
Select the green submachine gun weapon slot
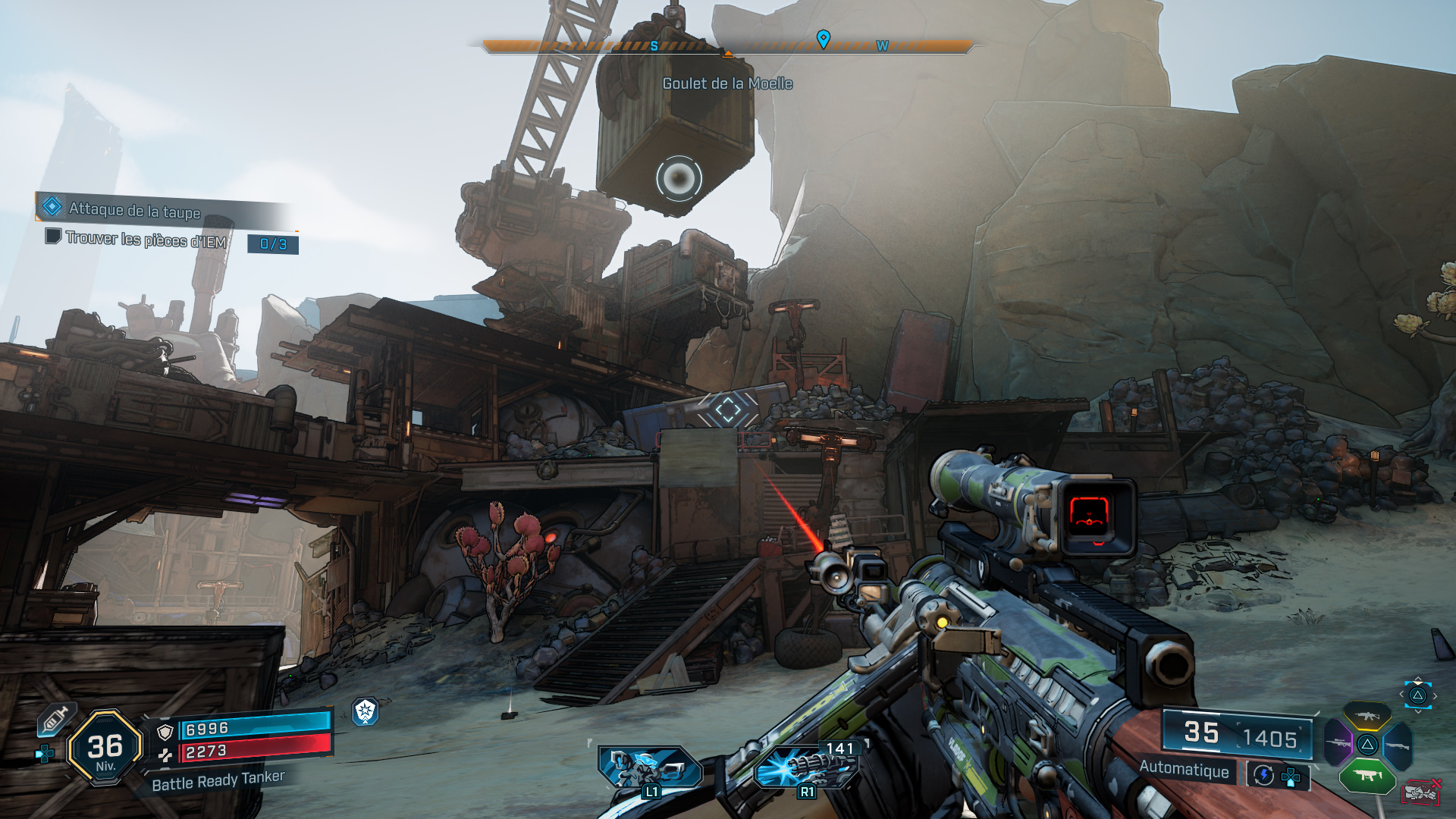1367,775
